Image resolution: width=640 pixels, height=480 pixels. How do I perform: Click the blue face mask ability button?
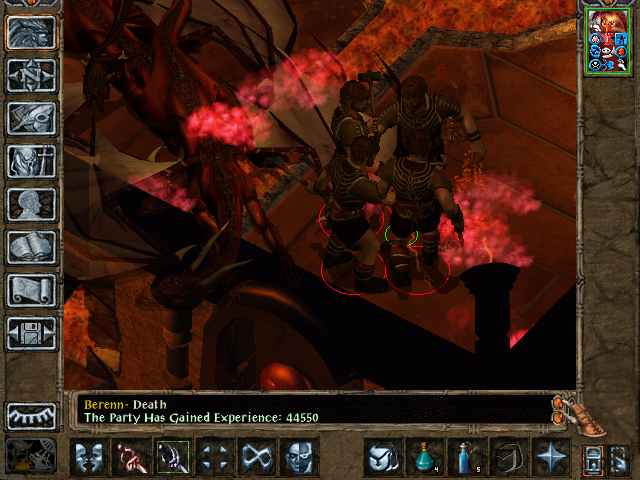click(x=298, y=457)
